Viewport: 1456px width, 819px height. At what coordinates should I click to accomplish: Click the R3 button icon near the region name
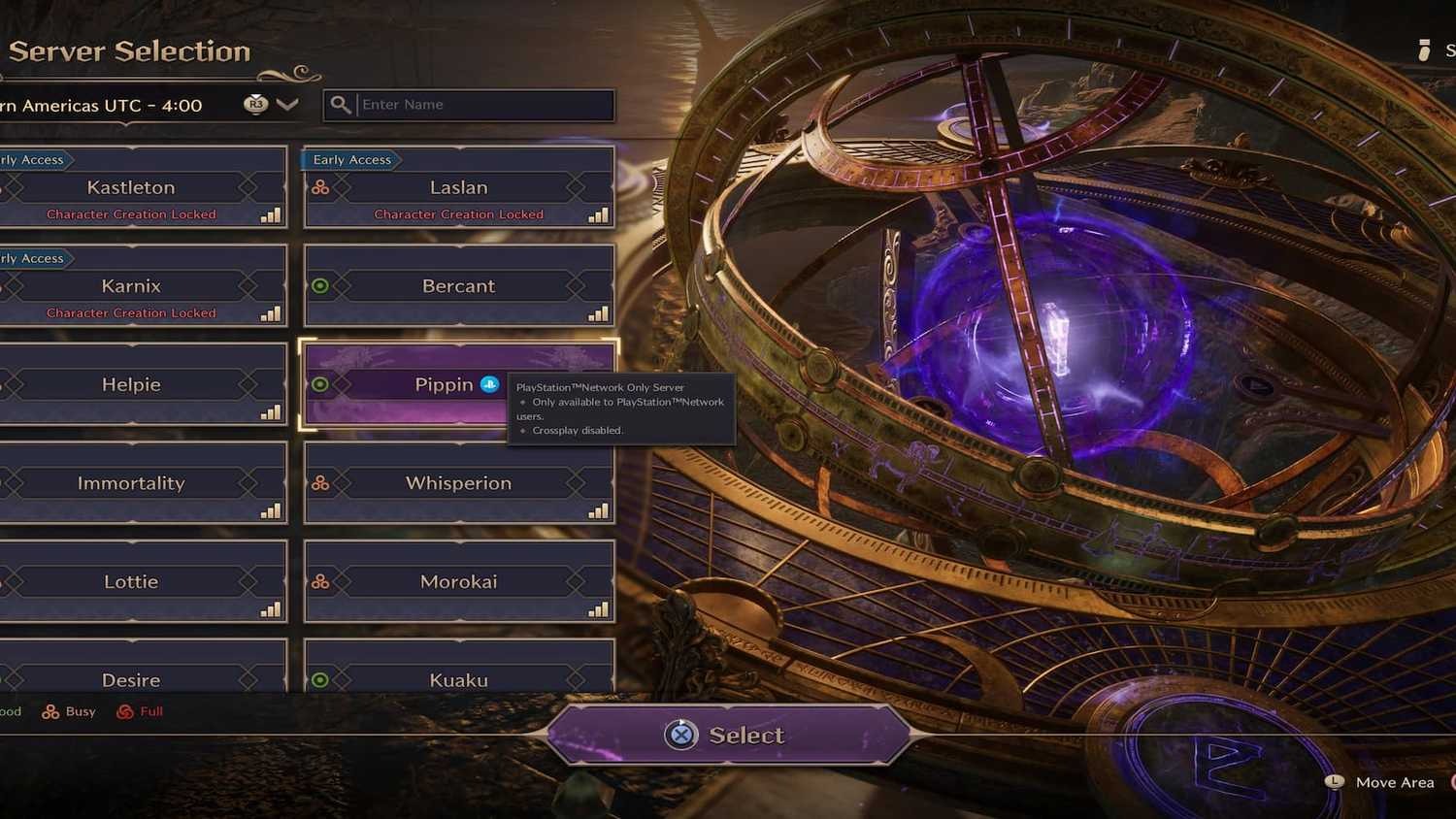pos(254,103)
